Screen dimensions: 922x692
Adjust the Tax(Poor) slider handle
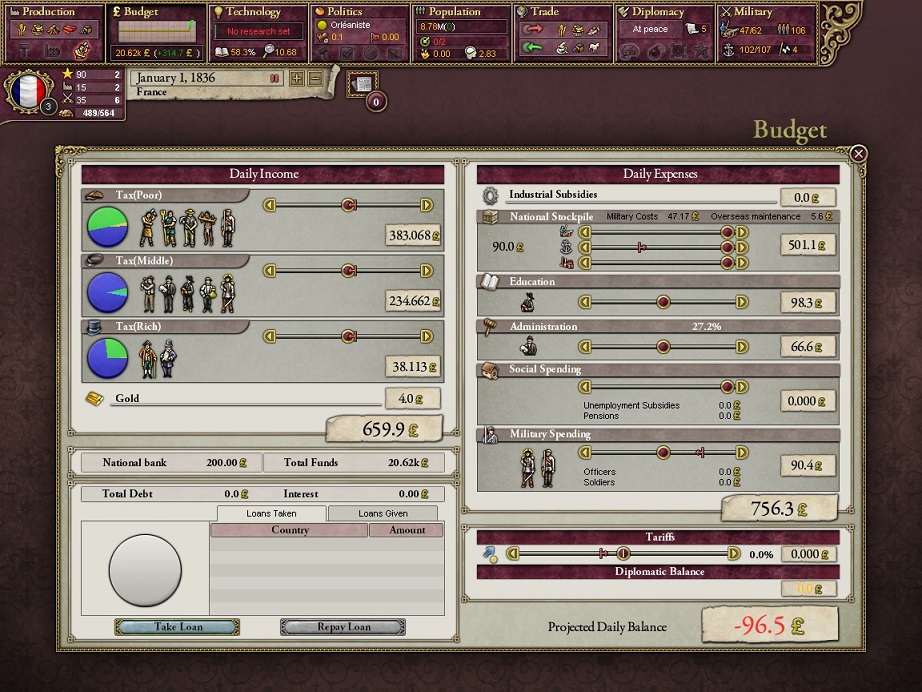(348, 205)
